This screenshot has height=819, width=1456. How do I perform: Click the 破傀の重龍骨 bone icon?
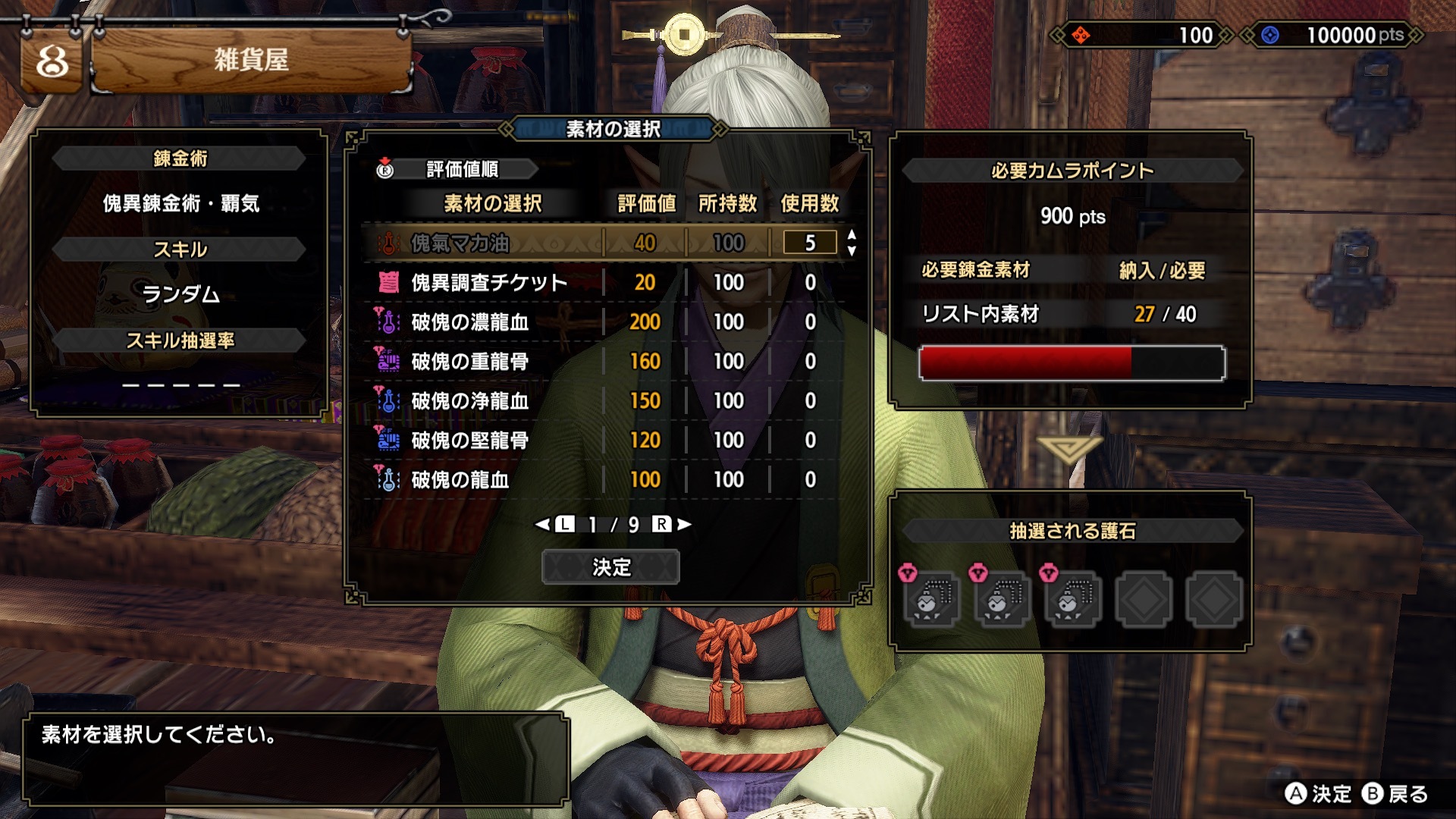coord(387,361)
